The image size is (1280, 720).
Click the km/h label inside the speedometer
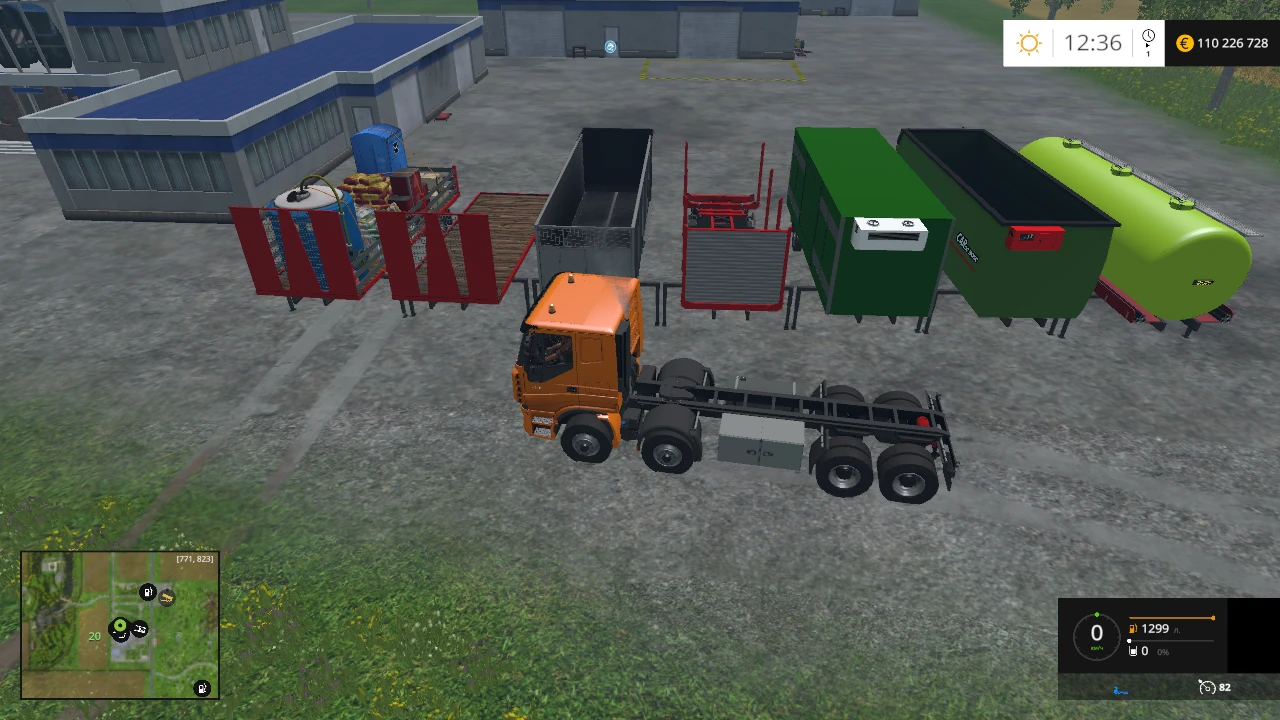pos(1097,648)
